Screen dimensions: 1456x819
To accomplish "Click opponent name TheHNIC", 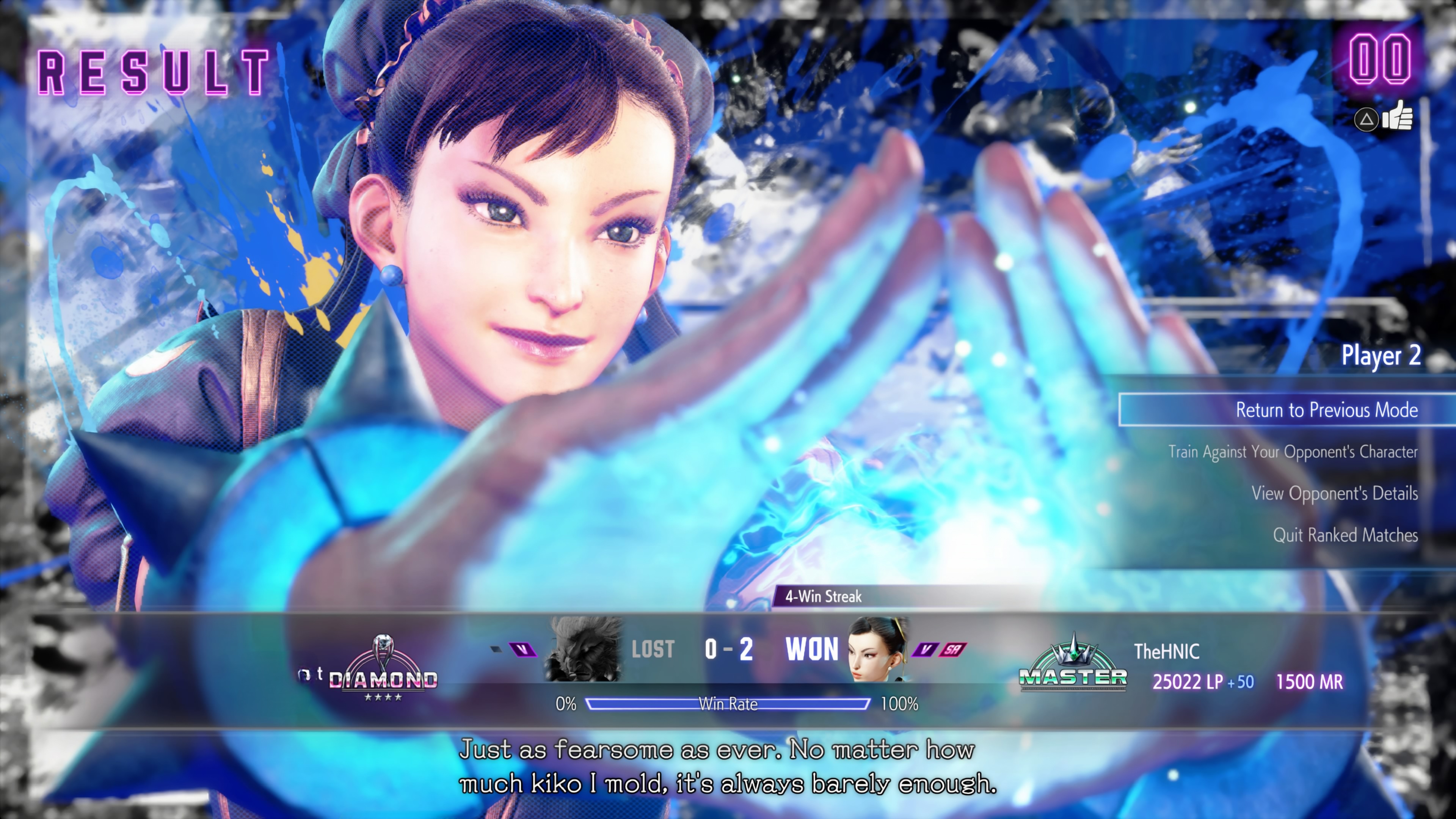I will 1167,652.
